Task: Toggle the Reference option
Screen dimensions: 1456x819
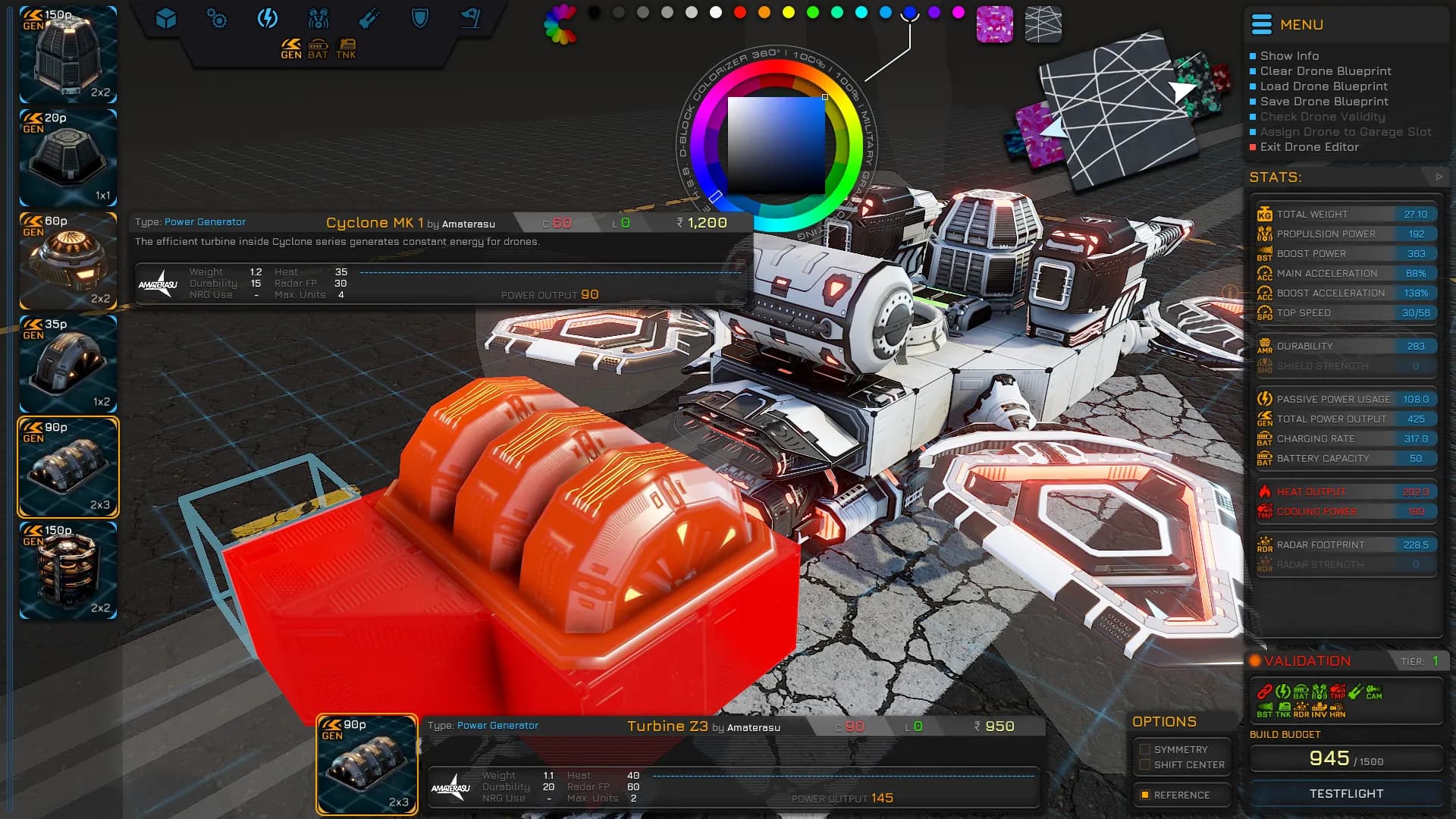Action: [1145, 795]
